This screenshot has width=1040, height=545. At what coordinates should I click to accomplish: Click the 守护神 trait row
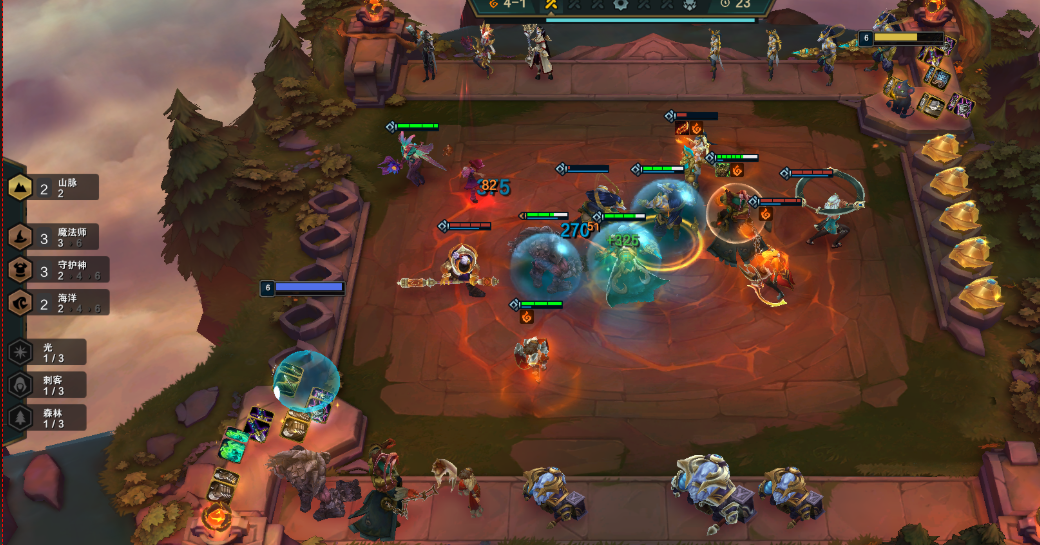coord(60,270)
